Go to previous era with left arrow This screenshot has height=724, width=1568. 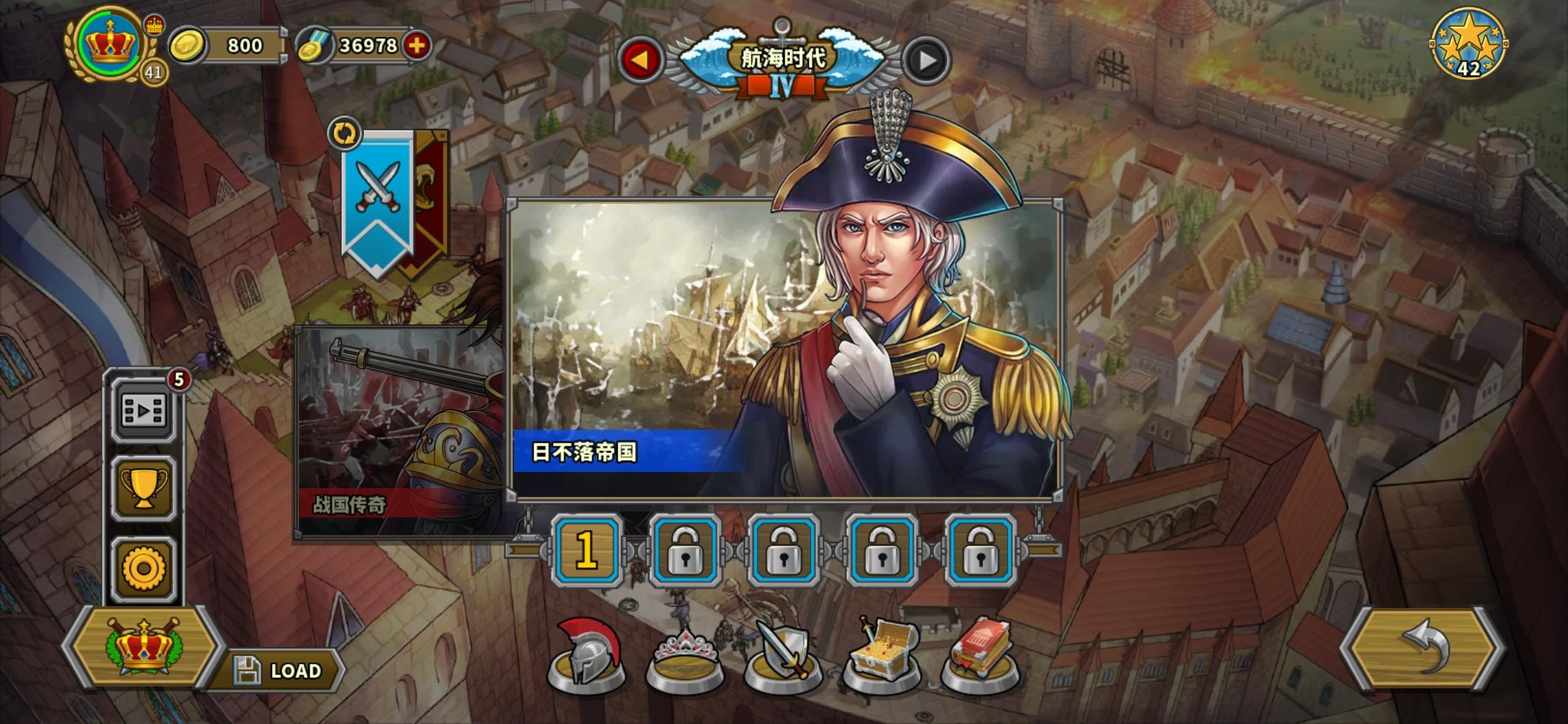coord(641,60)
